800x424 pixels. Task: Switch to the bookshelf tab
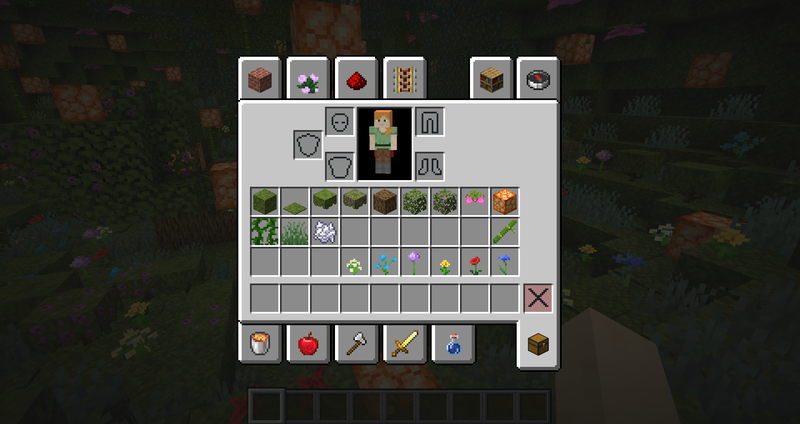(x=490, y=80)
